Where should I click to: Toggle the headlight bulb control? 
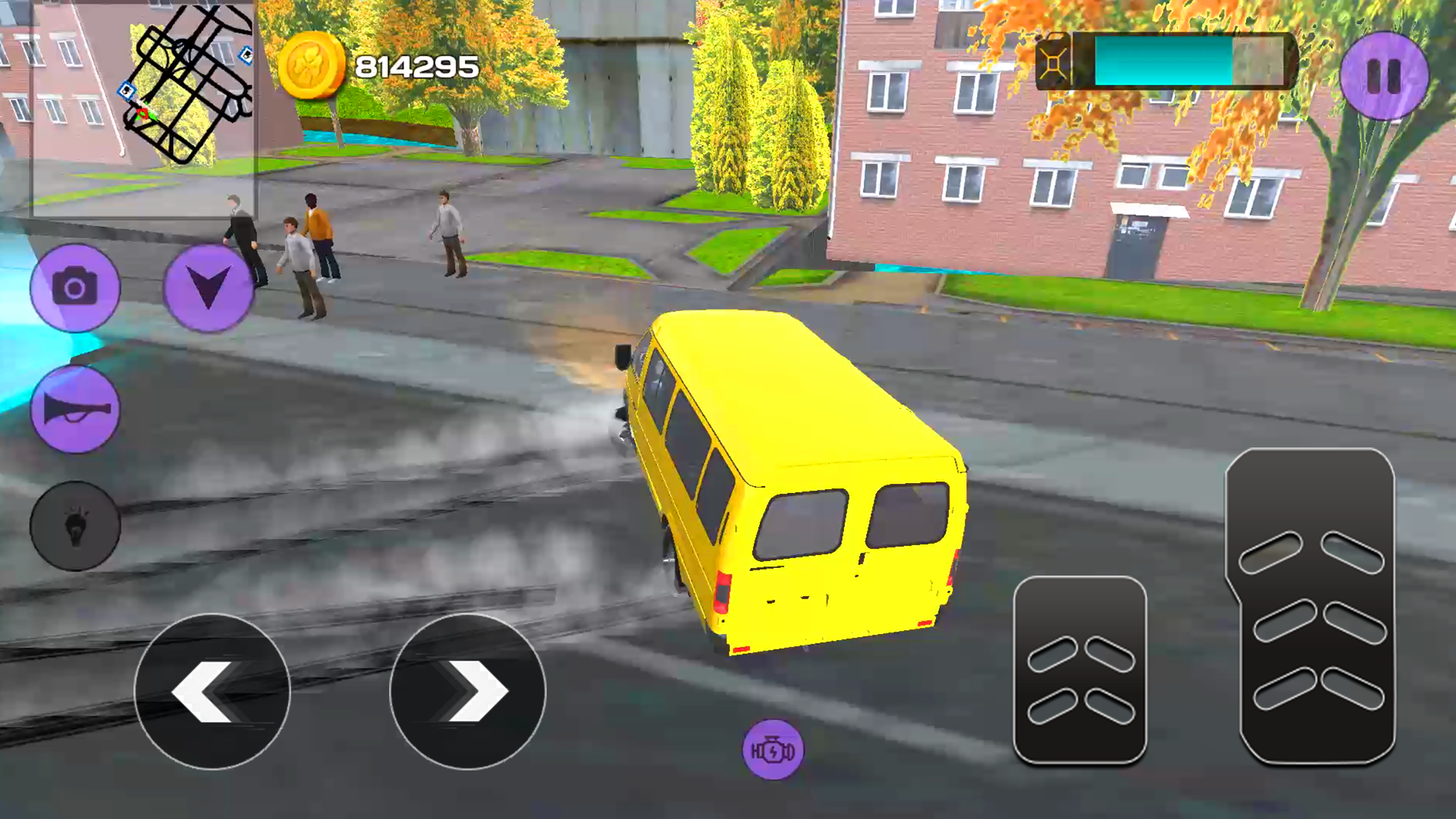75,525
